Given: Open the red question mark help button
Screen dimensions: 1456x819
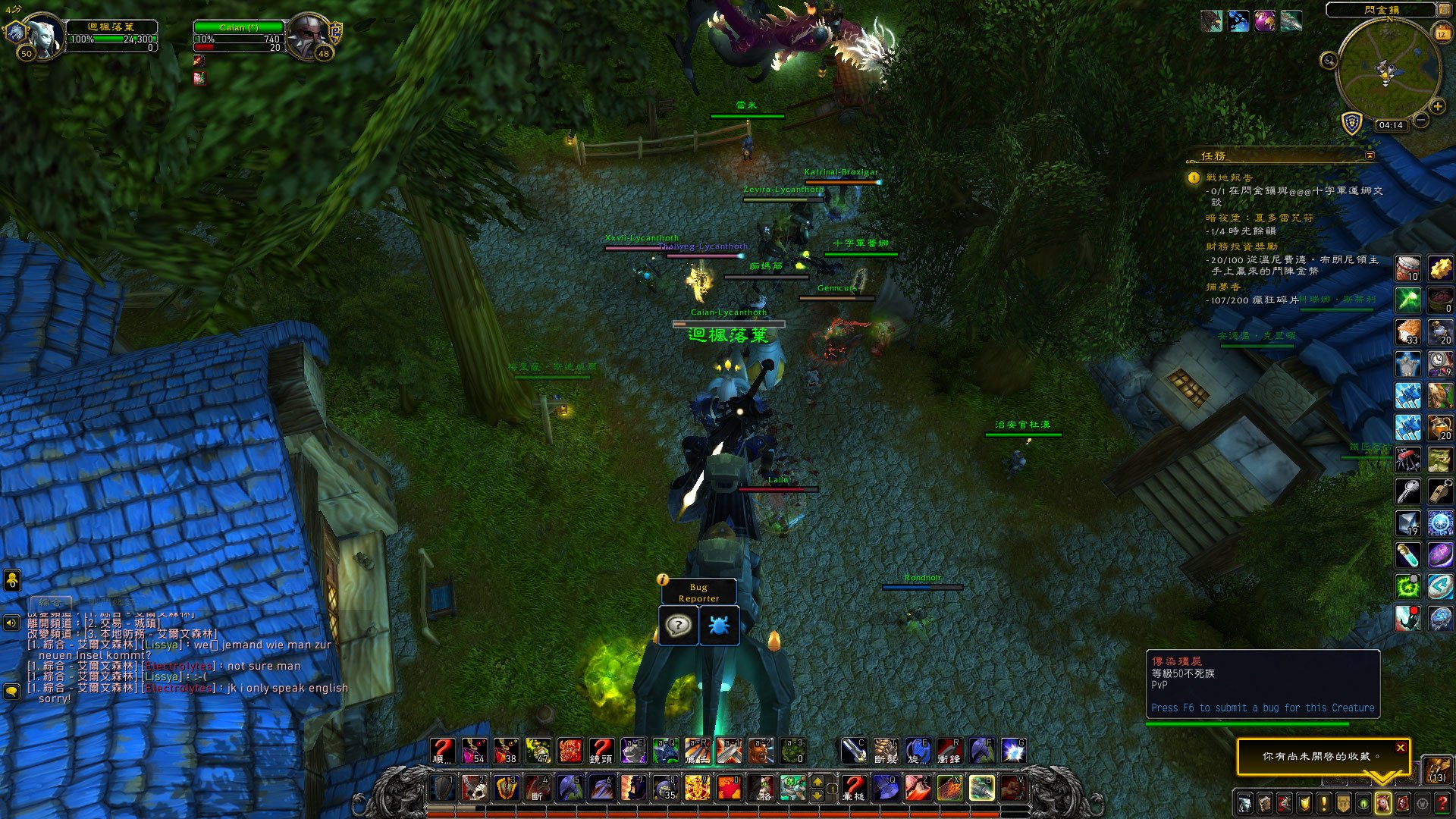Looking at the screenshot, I should point(1442,803).
